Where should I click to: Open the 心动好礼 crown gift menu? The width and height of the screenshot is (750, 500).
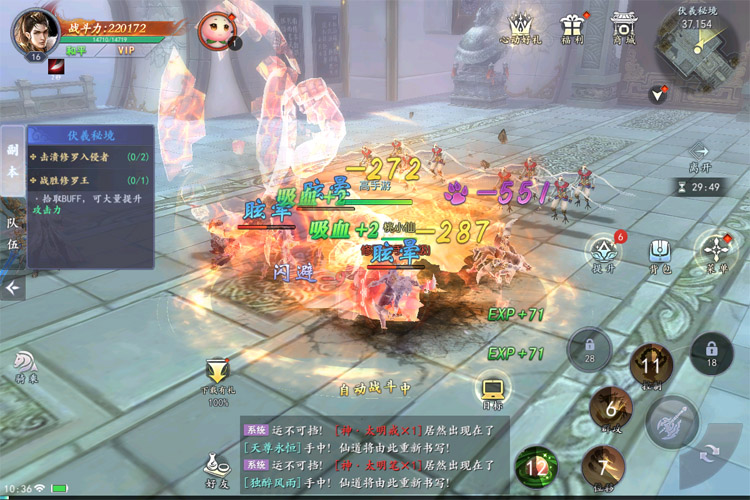pos(520,27)
